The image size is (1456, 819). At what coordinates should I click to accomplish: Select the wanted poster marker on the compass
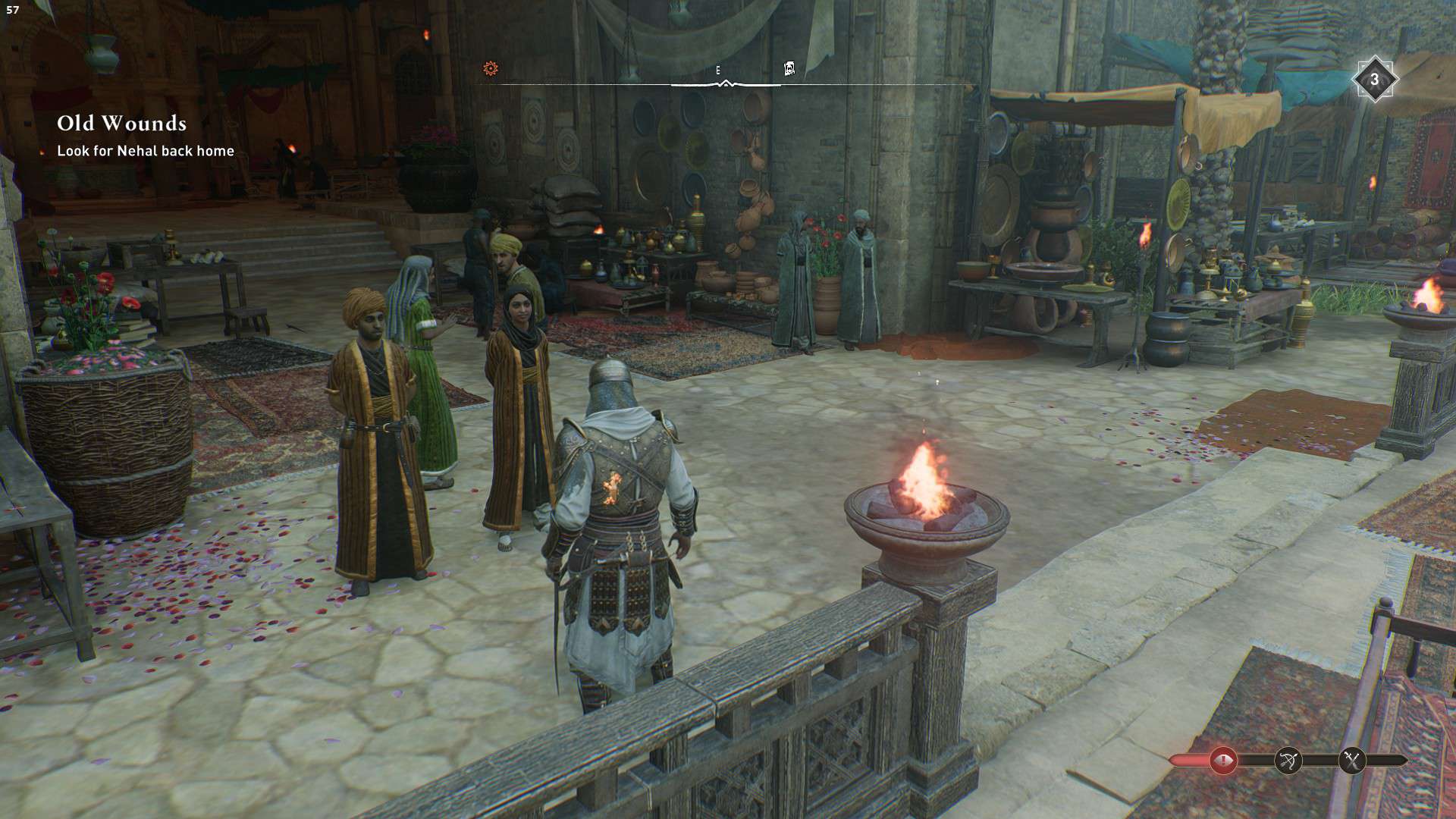point(789,69)
